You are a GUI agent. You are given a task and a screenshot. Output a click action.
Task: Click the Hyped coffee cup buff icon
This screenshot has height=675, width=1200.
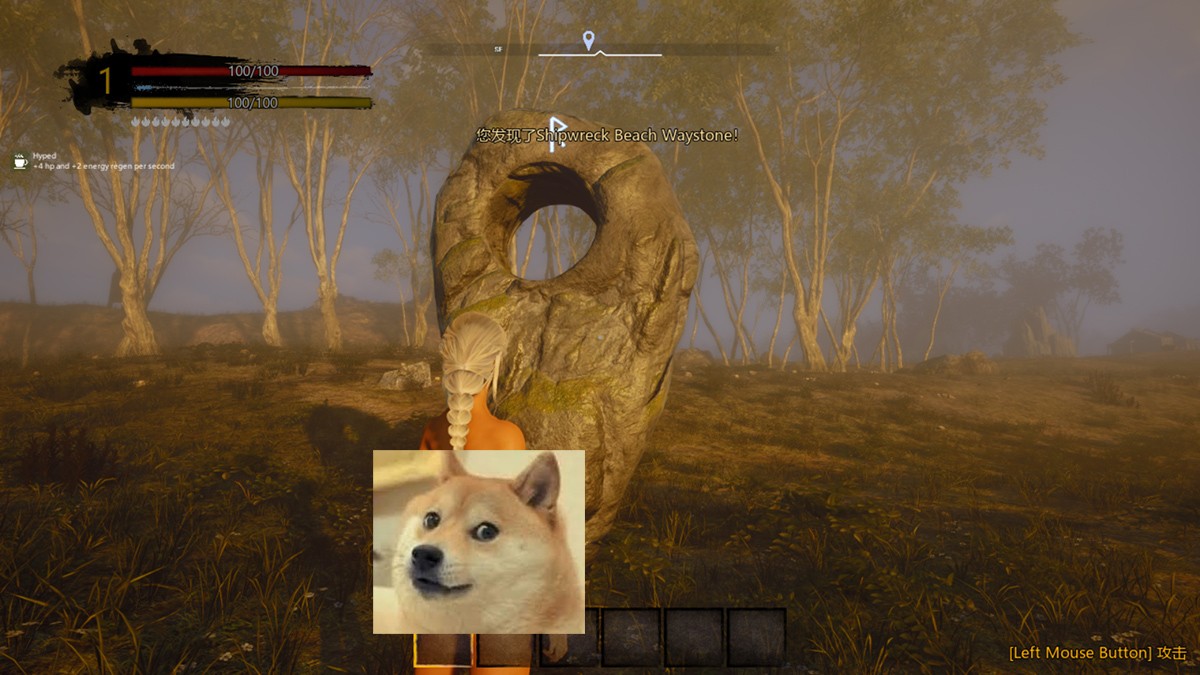(x=20, y=161)
